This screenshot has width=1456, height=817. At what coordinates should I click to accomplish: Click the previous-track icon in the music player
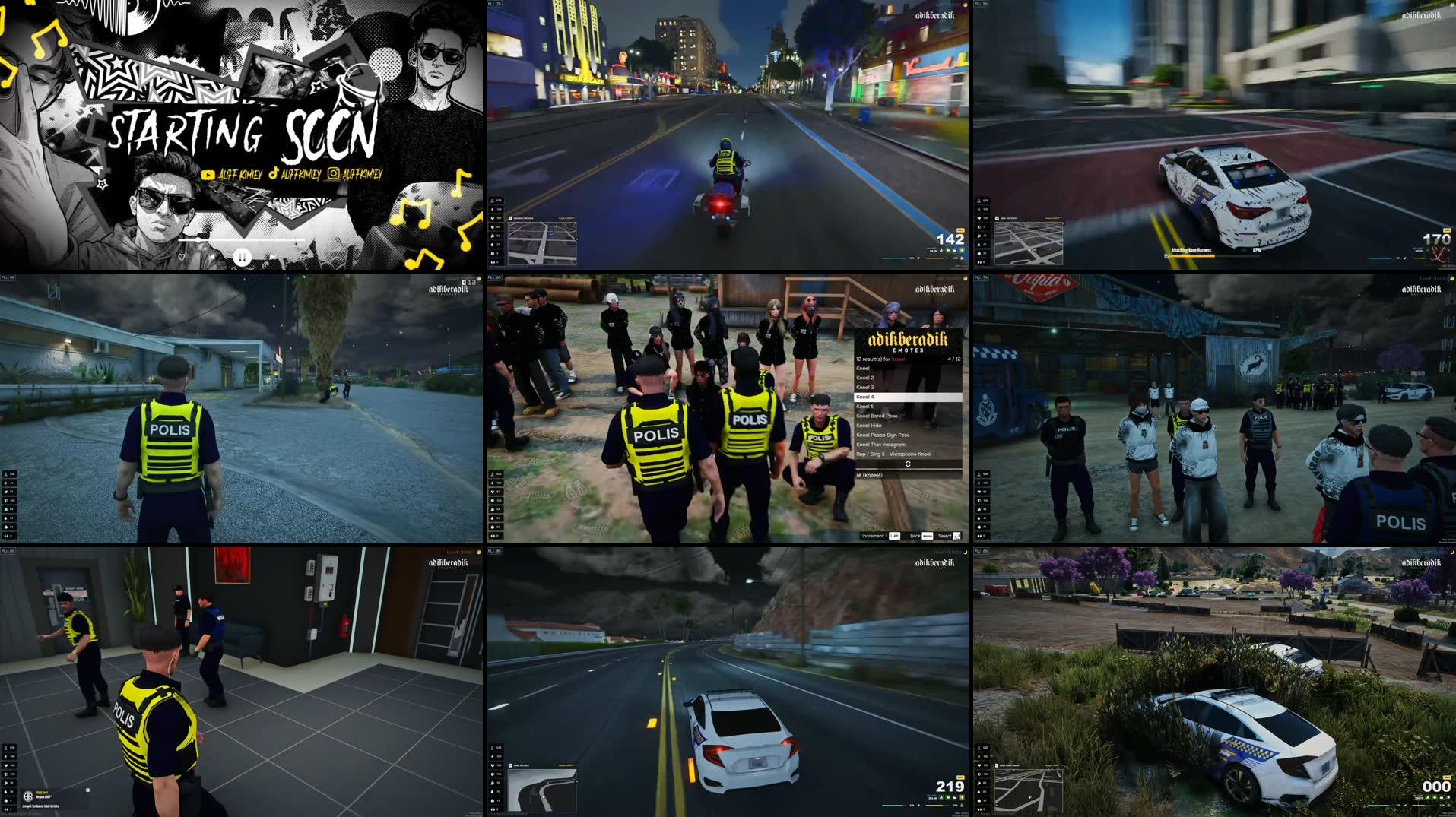214,257
